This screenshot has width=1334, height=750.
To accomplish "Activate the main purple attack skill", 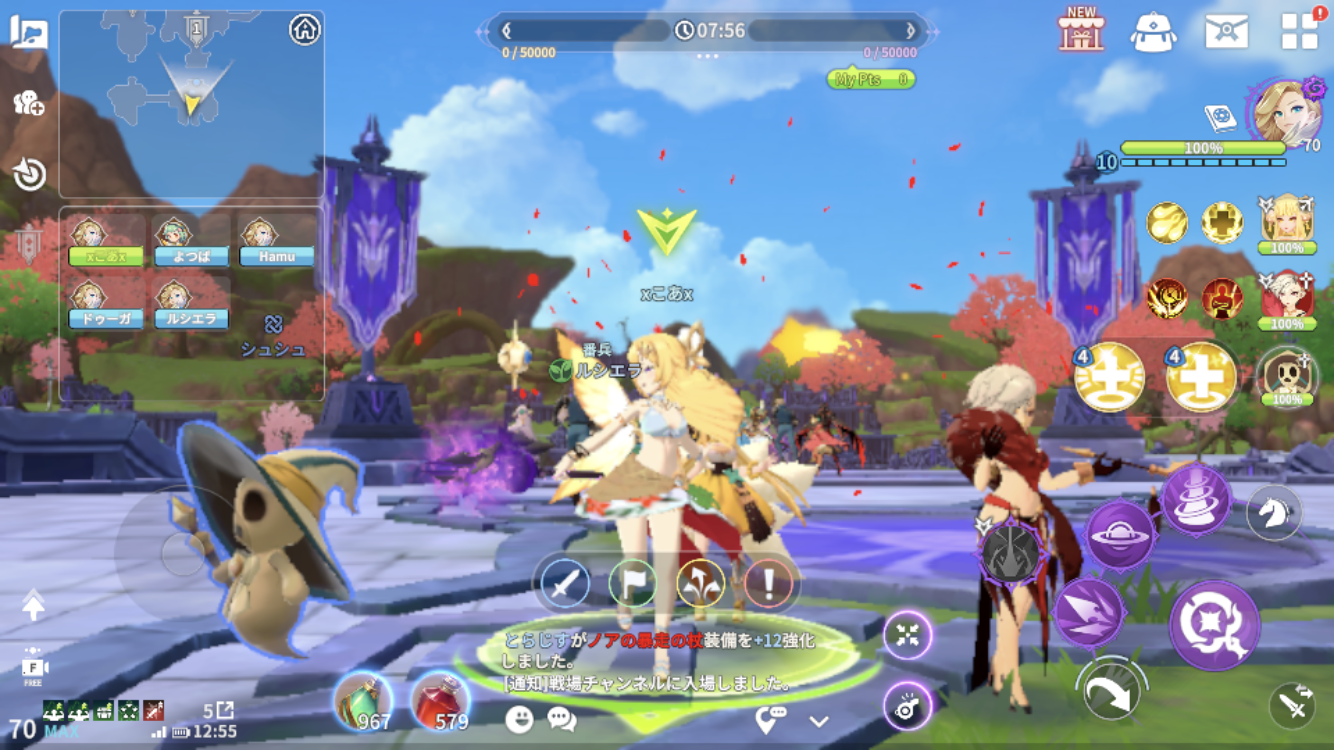I will point(1214,626).
